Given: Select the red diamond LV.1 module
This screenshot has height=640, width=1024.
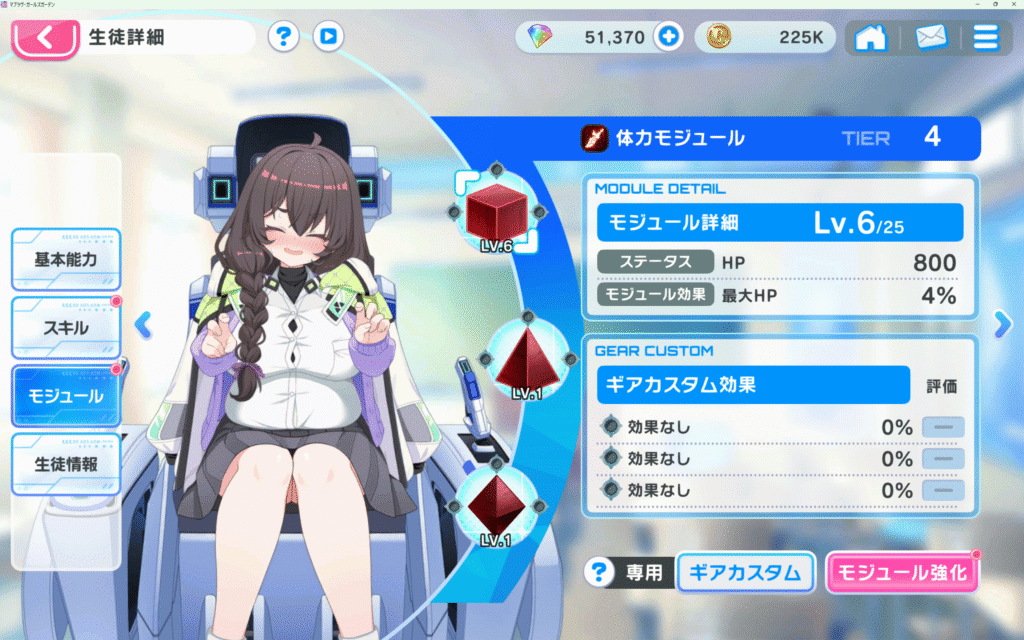Looking at the screenshot, I should [497, 502].
